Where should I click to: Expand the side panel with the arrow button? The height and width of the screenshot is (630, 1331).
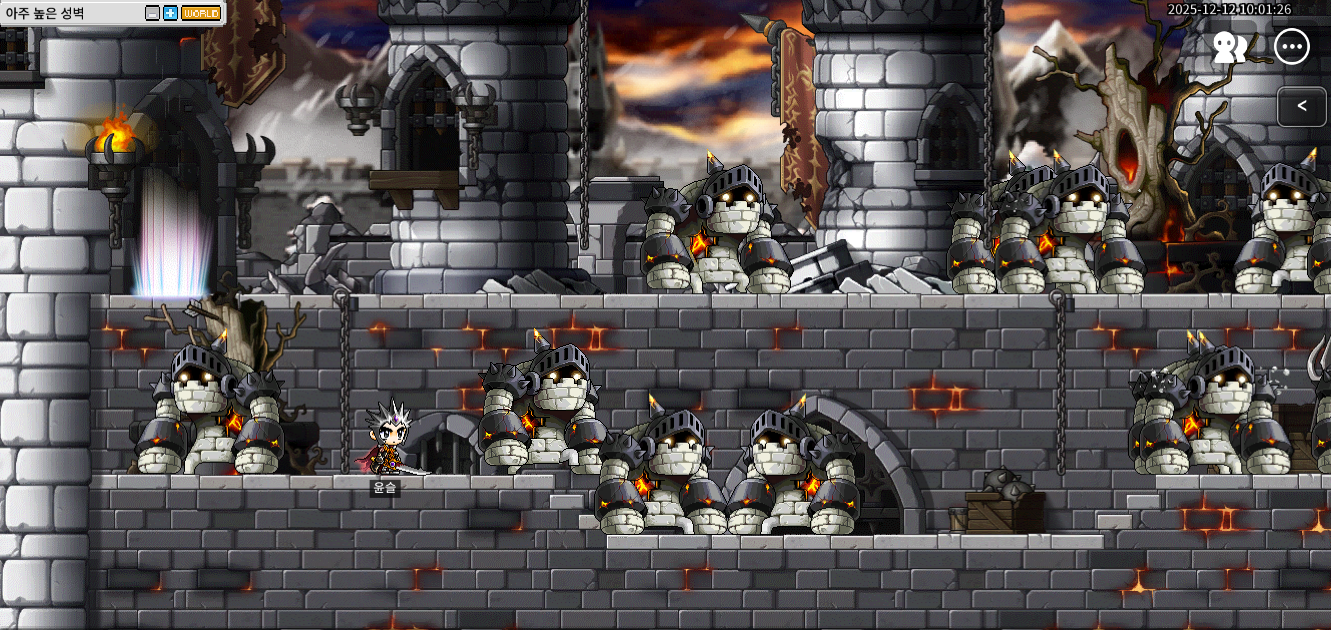click(x=1301, y=106)
